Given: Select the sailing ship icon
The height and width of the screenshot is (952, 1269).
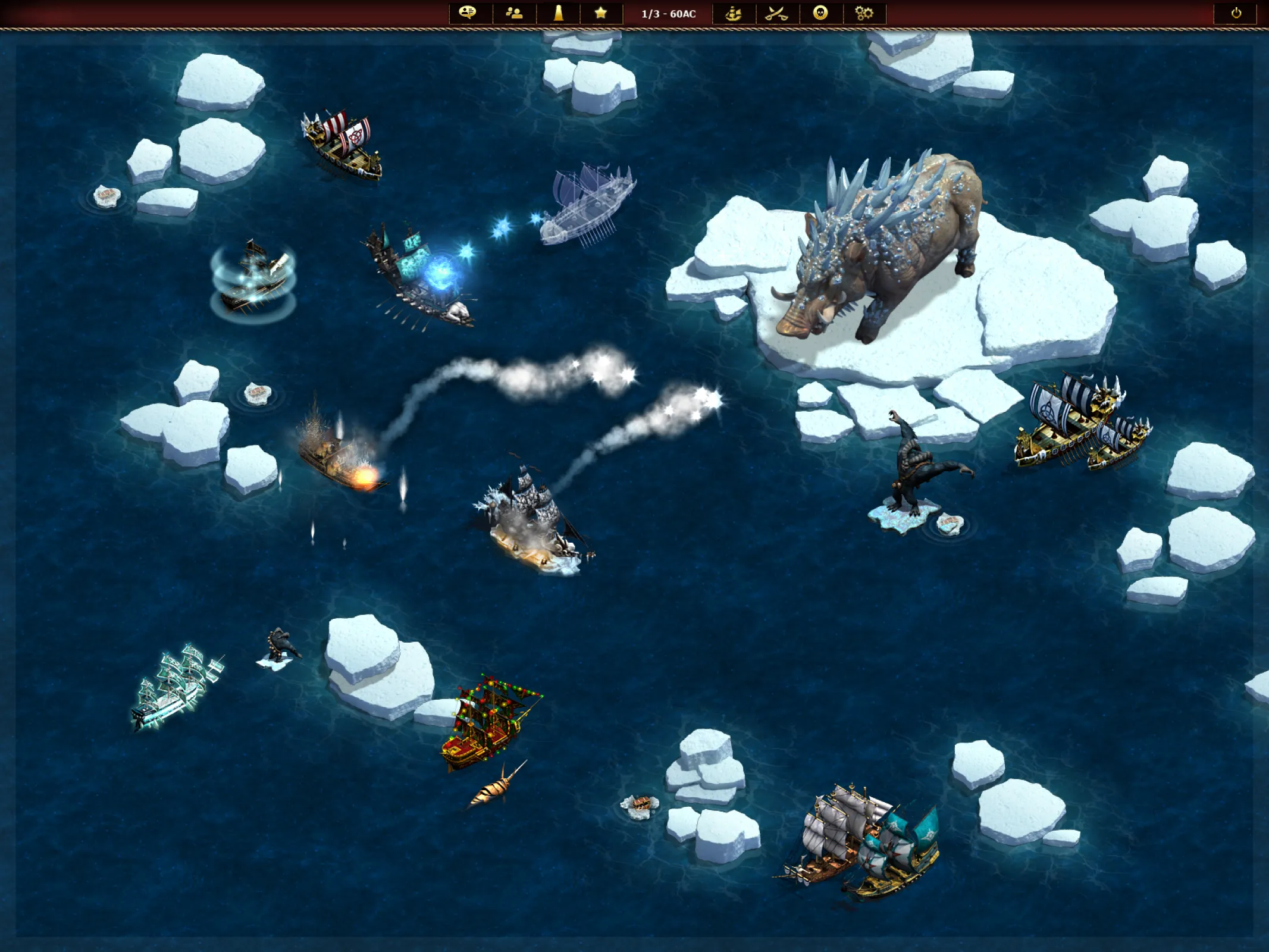Looking at the screenshot, I should click(734, 13).
